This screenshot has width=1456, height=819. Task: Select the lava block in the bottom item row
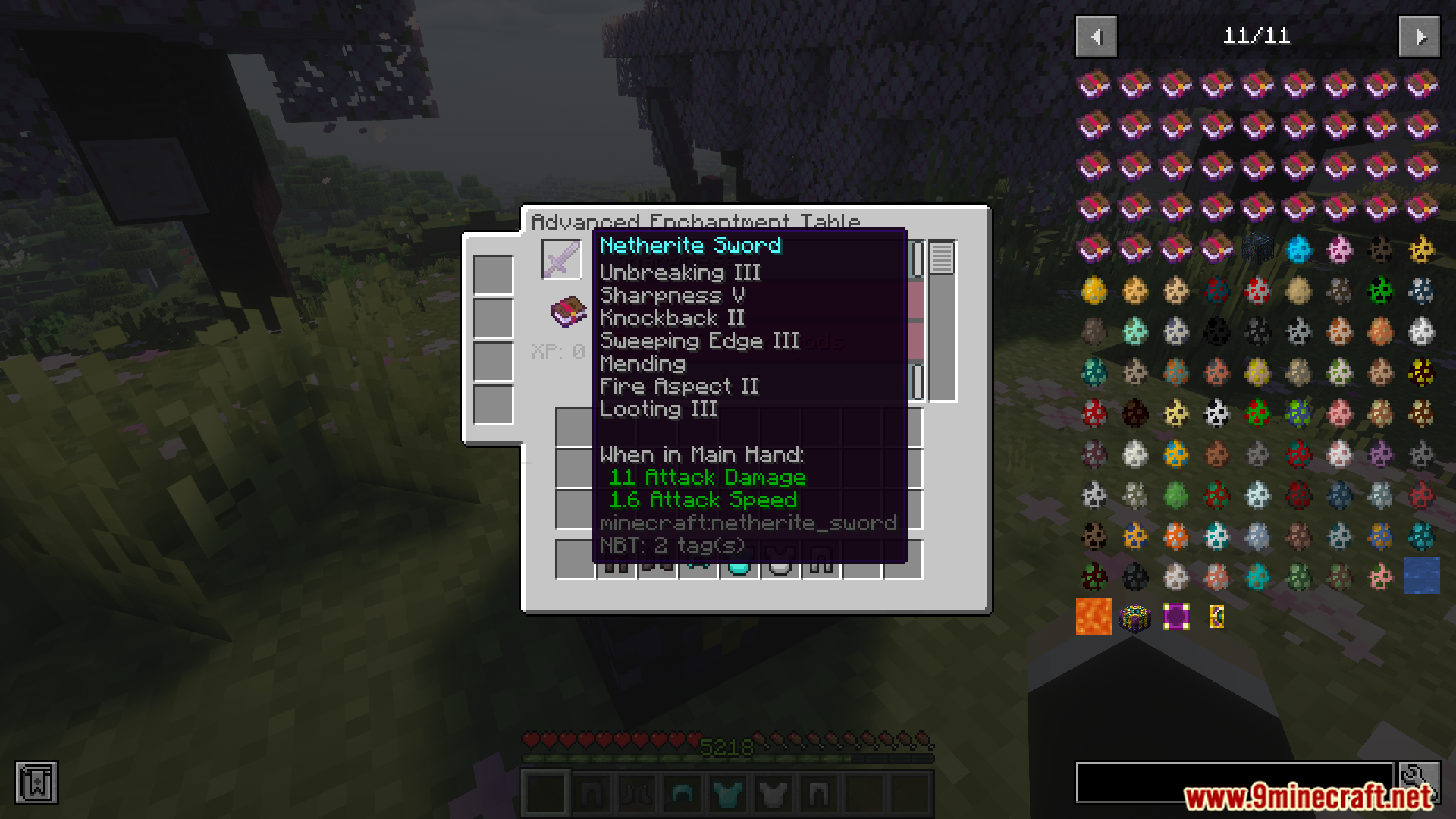[1094, 617]
